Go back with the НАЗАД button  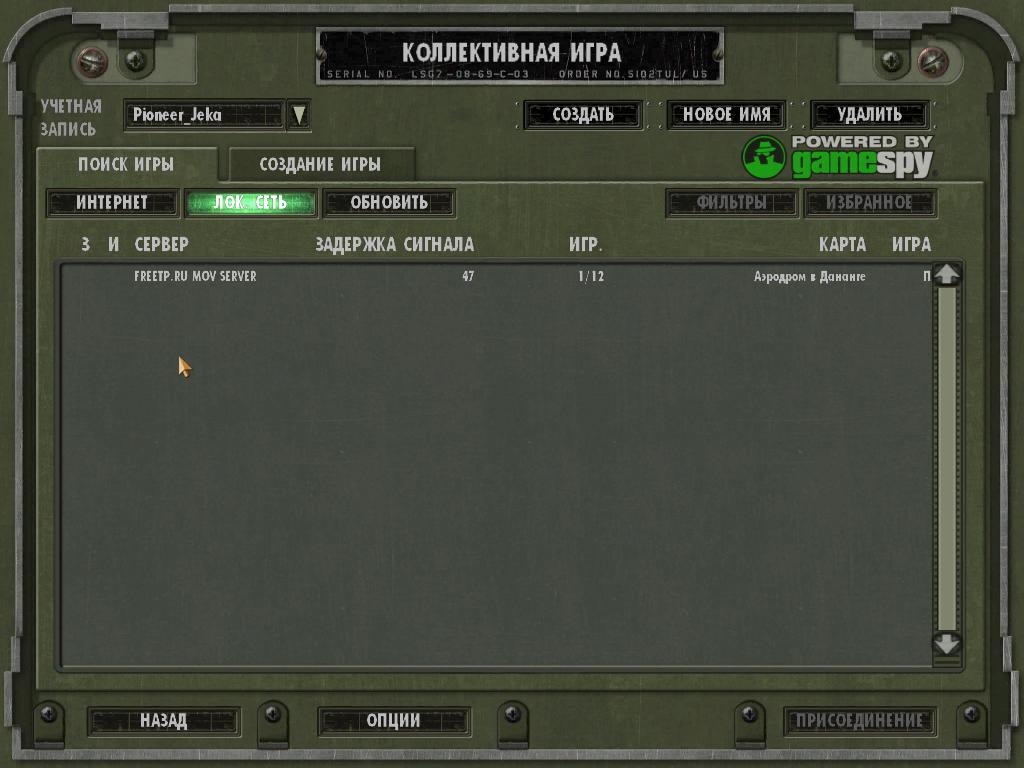(163, 720)
